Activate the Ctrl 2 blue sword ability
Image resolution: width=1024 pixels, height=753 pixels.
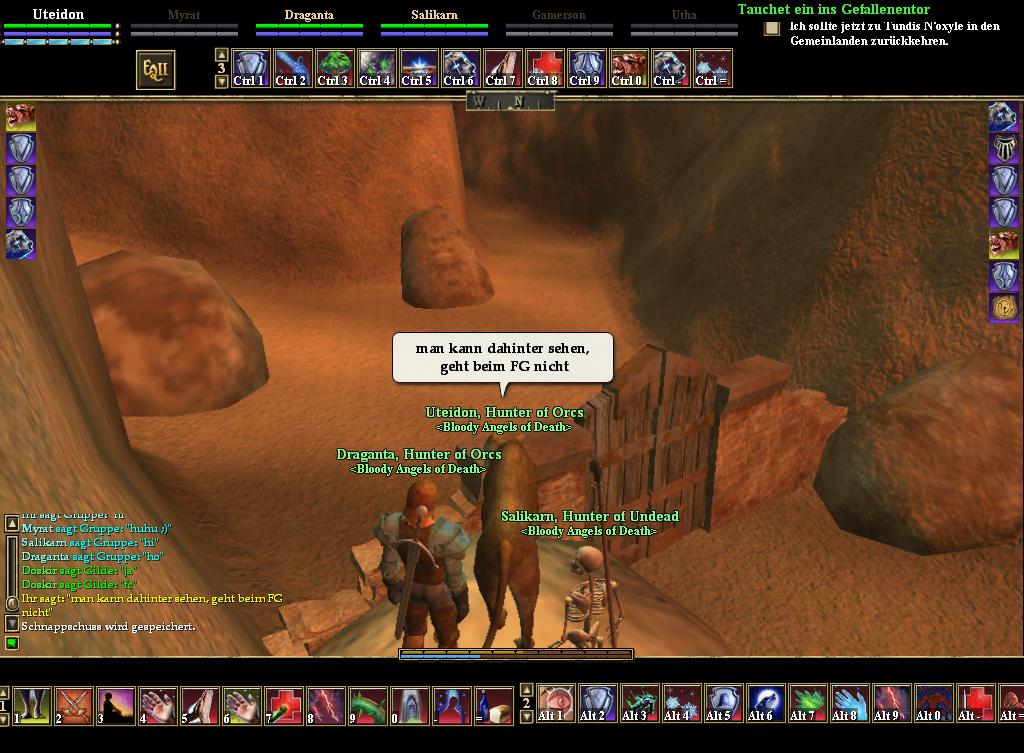(291, 68)
